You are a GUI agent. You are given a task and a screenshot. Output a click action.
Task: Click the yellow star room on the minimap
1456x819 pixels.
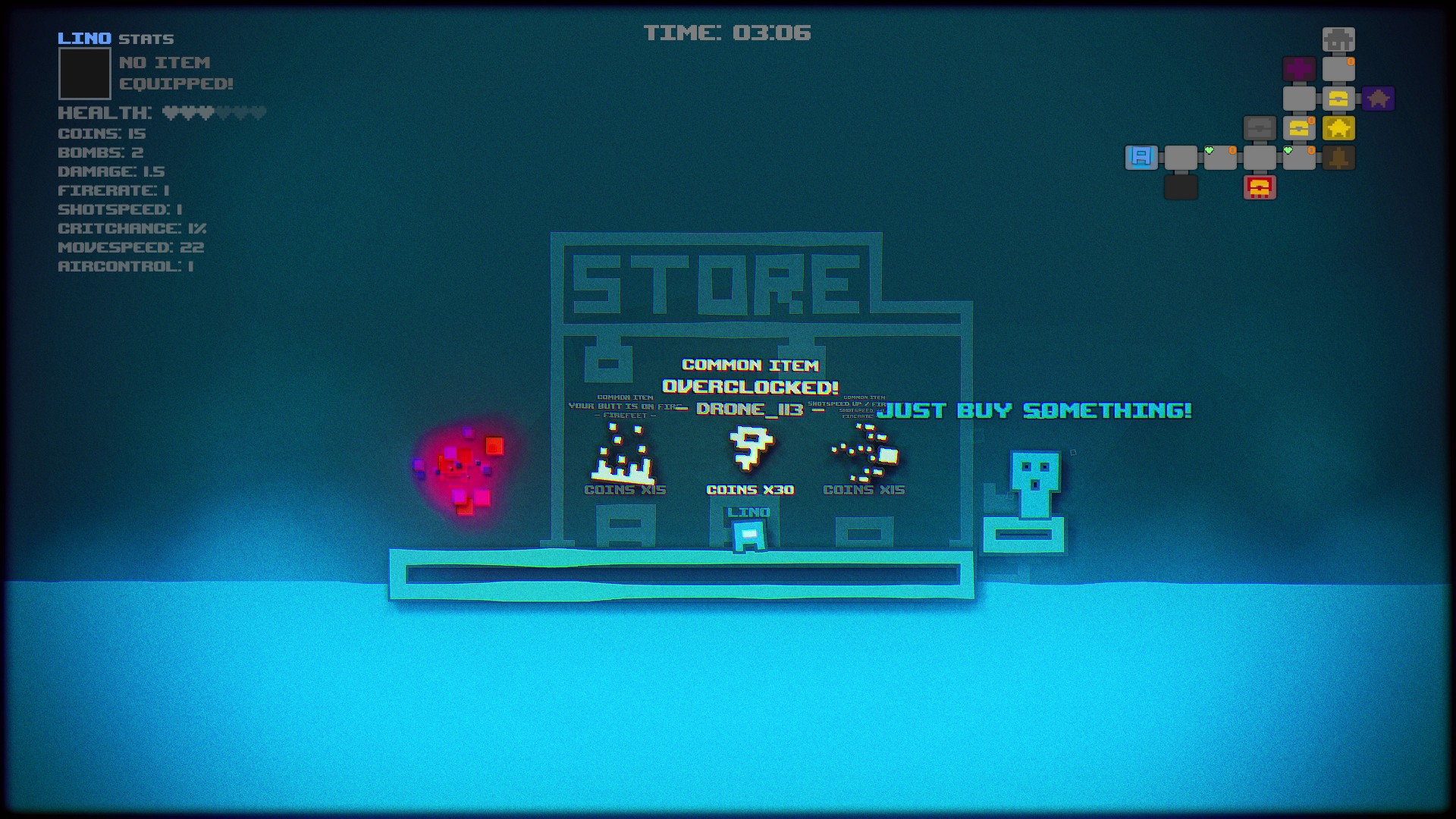tap(1338, 128)
